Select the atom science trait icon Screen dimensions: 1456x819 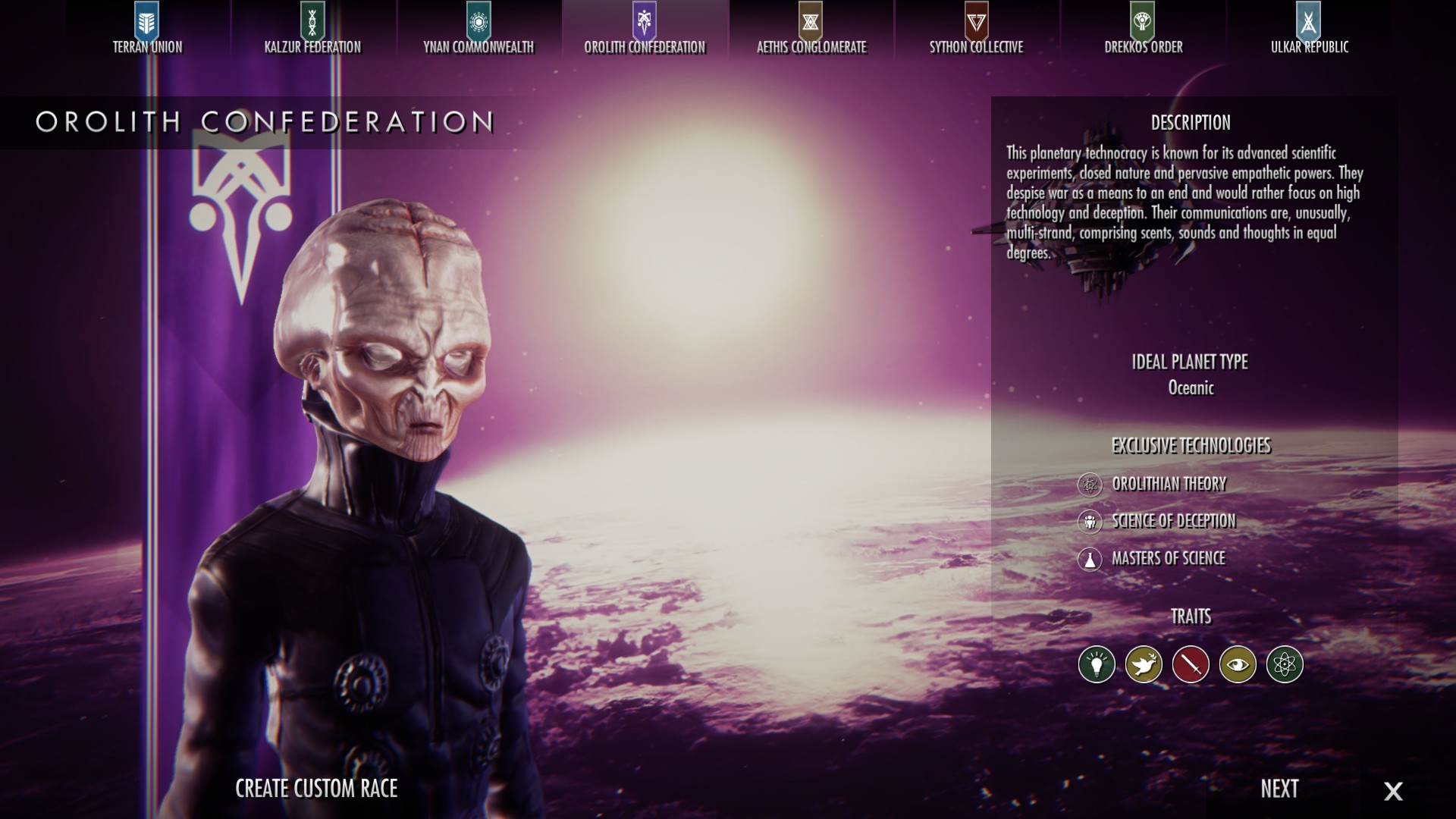[1285, 663]
